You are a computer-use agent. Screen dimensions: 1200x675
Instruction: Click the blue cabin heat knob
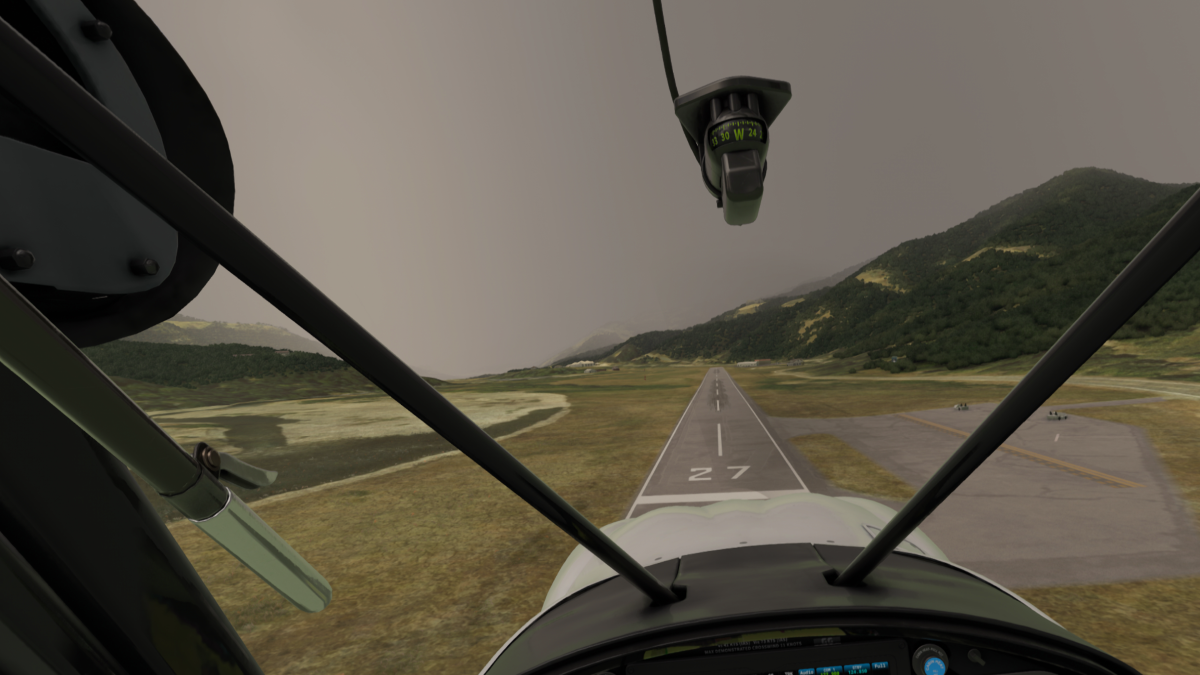(934, 667)
